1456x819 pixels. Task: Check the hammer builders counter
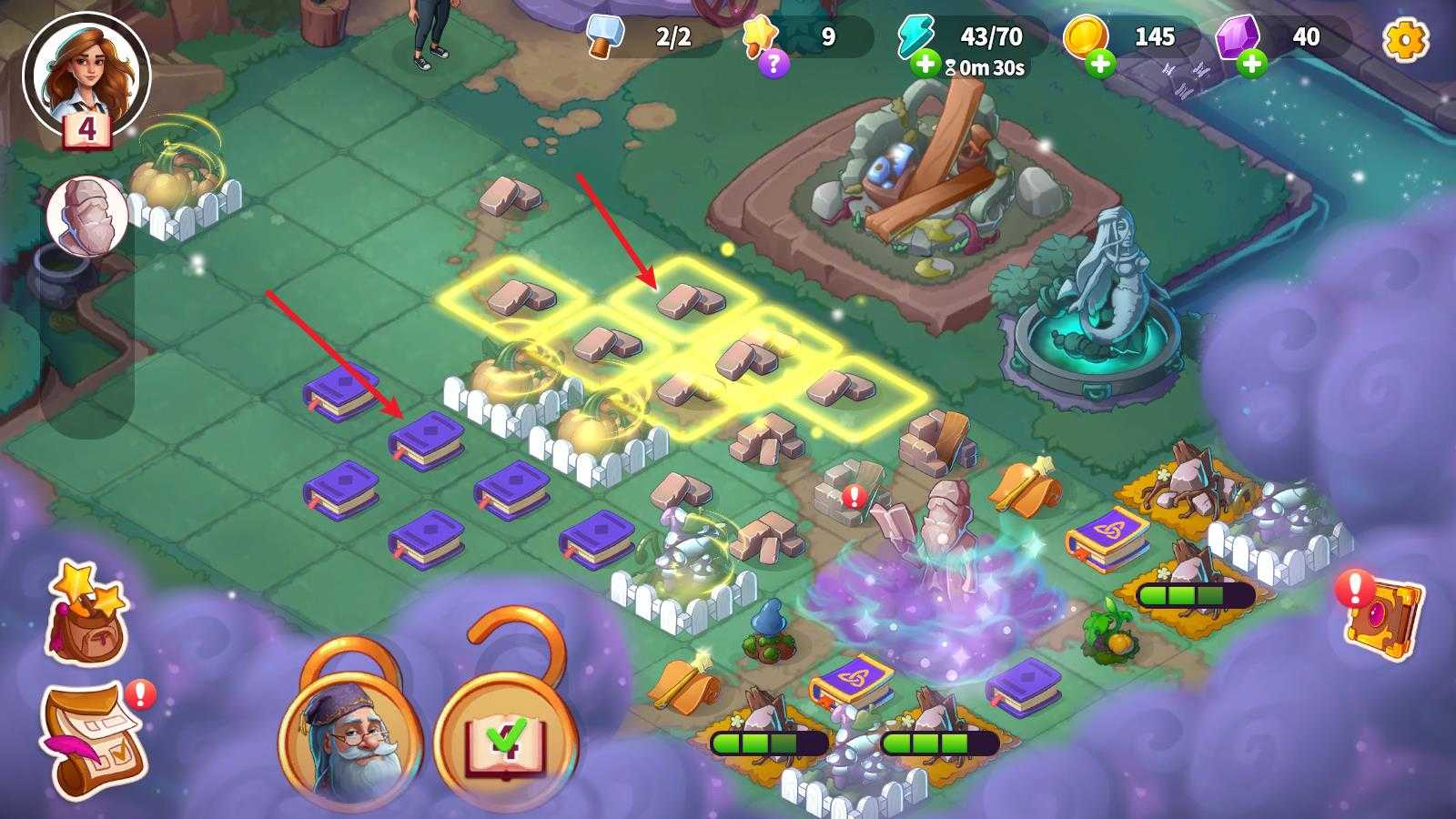tap(651, 37)
